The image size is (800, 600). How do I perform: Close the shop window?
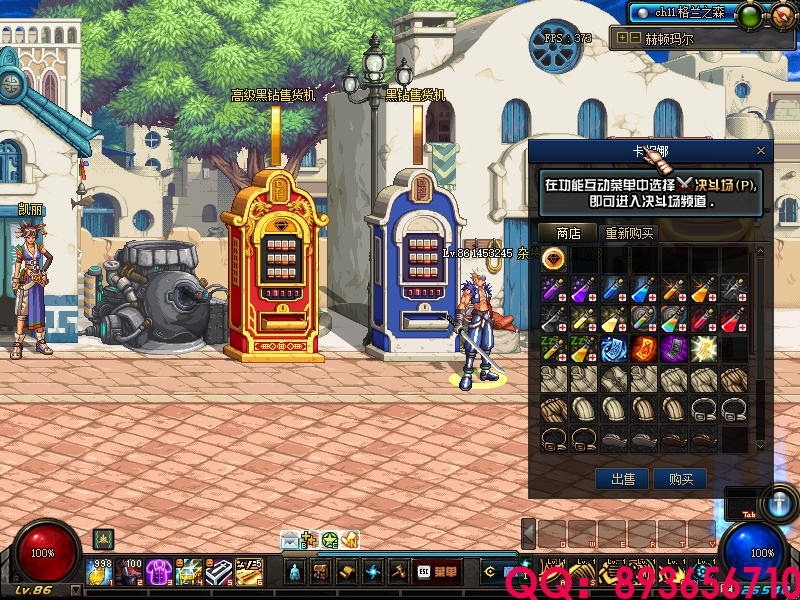point(761,151)
